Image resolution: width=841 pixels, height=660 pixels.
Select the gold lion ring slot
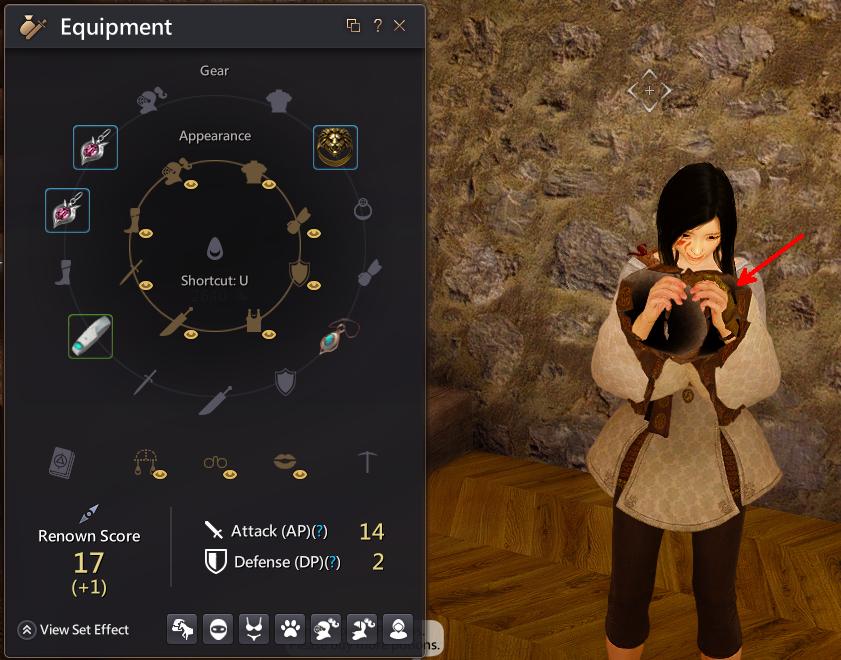click(335, 147)
